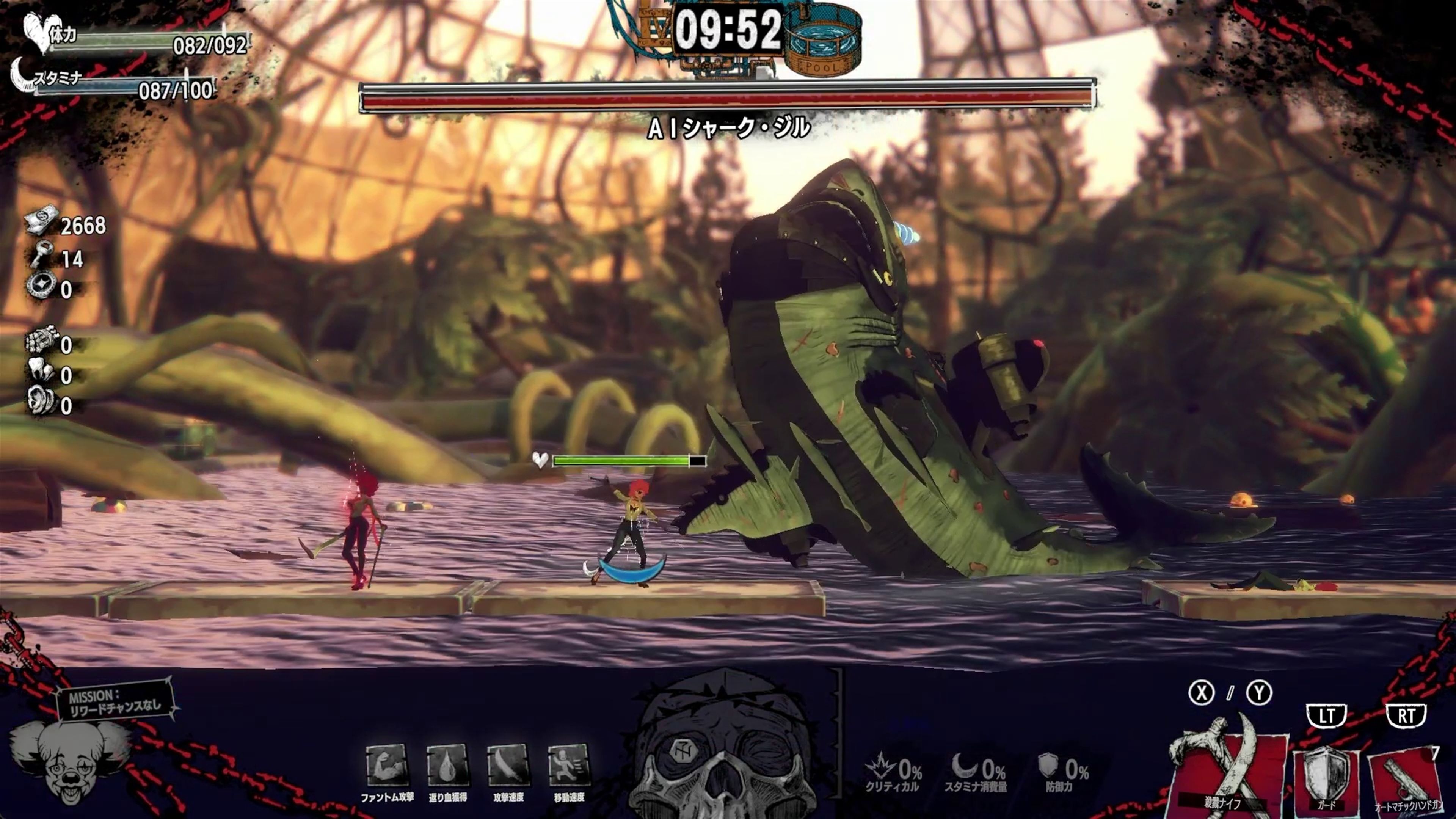Click the ファントム攻撃 flexed-arm buff icon
The height and width of the screenshot is (819, 1456).
[387, 766]
